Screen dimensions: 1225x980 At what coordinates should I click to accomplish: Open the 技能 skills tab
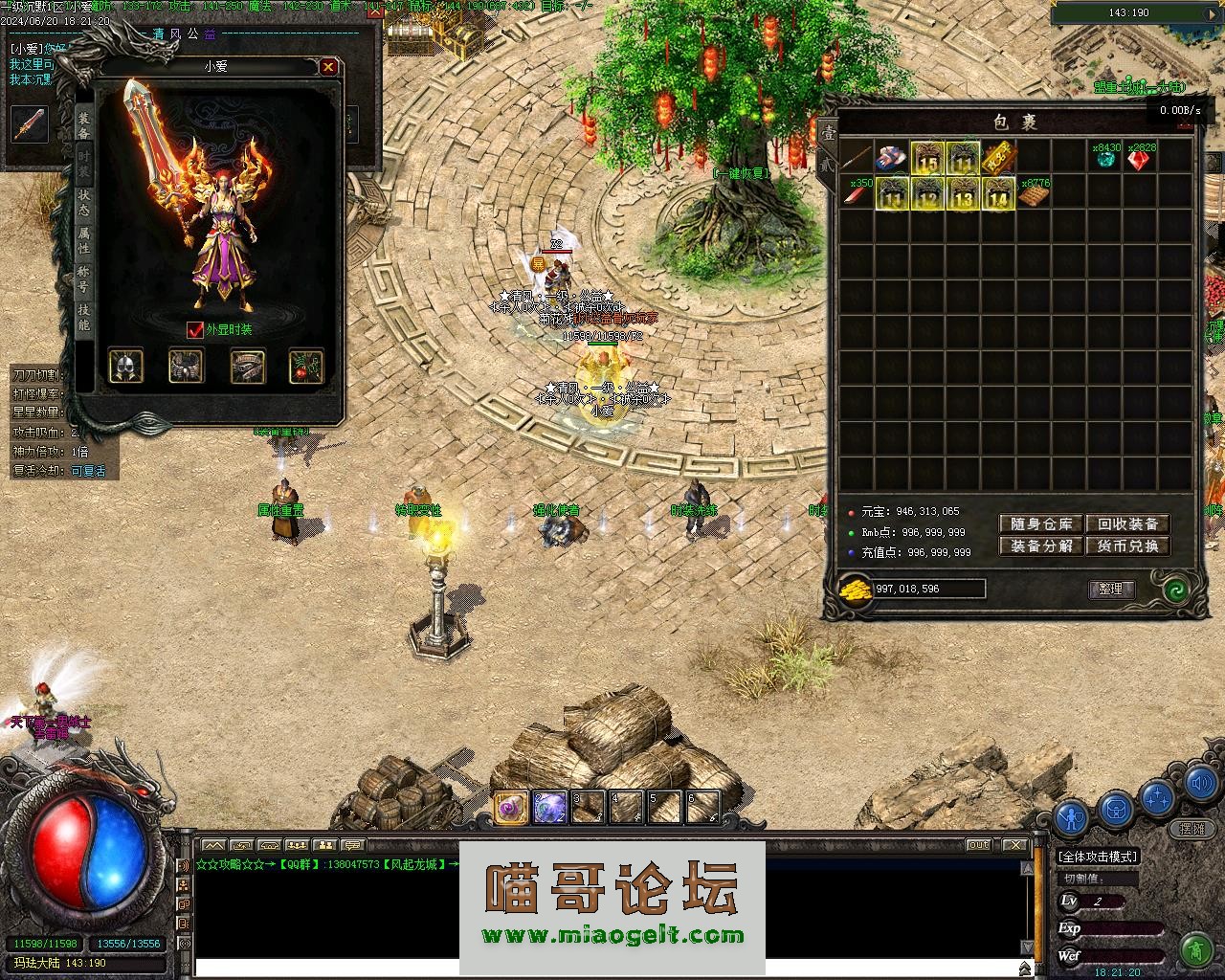tap(84, 317)
